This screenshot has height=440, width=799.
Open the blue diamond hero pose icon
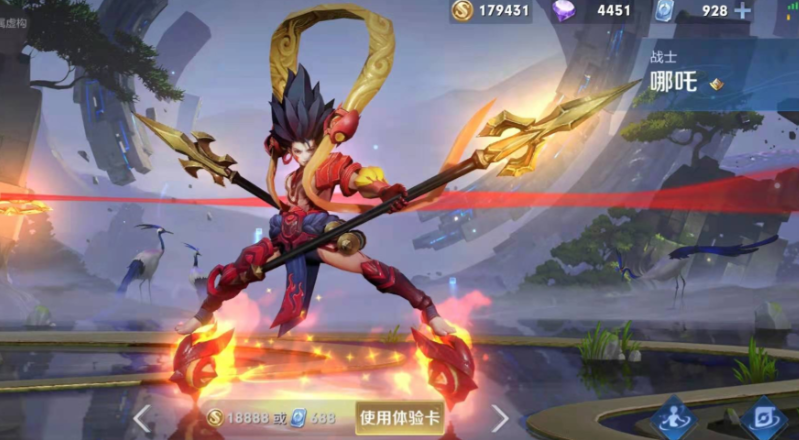pos(672,418)
